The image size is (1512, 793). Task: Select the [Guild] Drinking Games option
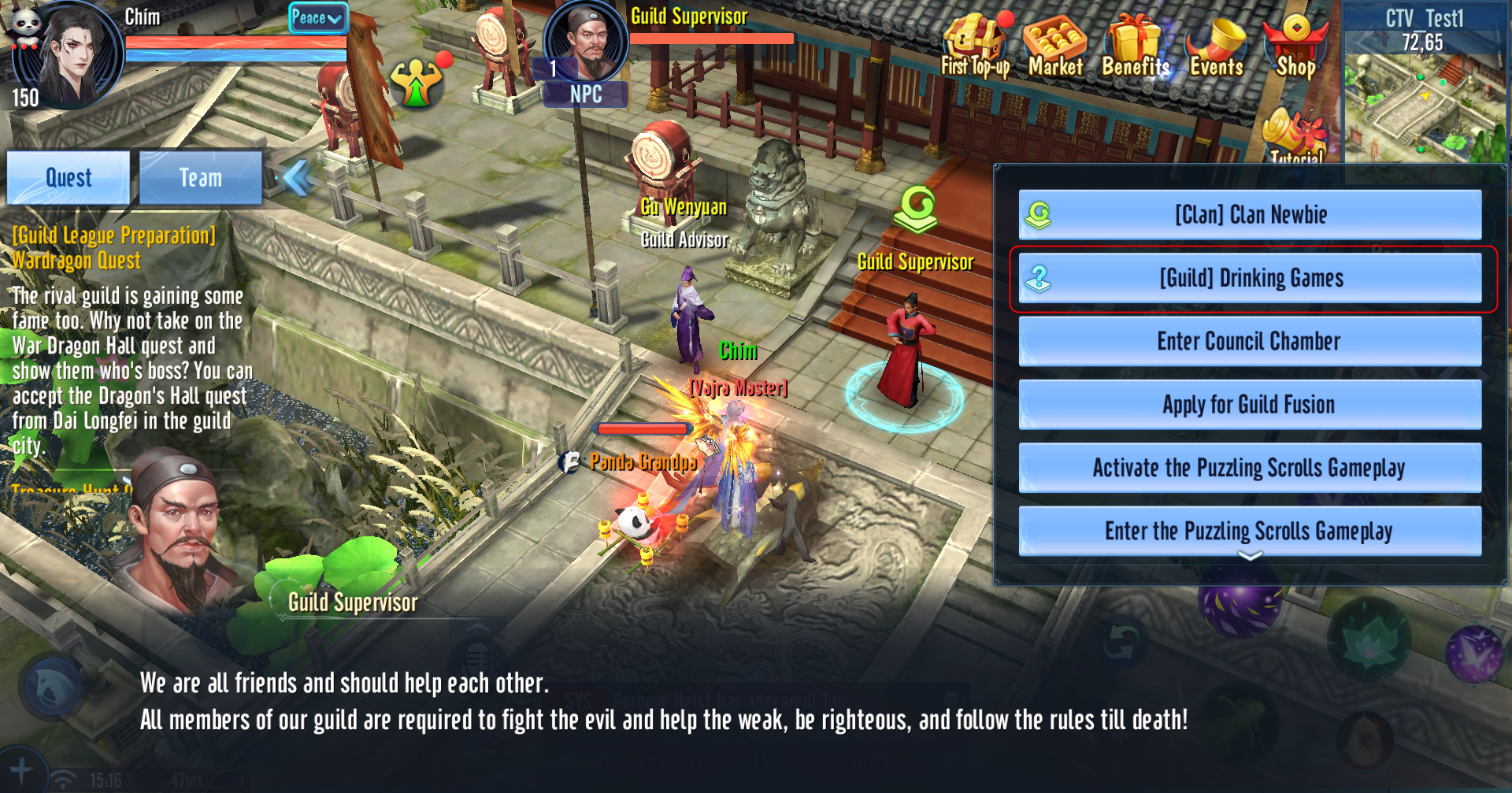click(x=1250, y=278)
